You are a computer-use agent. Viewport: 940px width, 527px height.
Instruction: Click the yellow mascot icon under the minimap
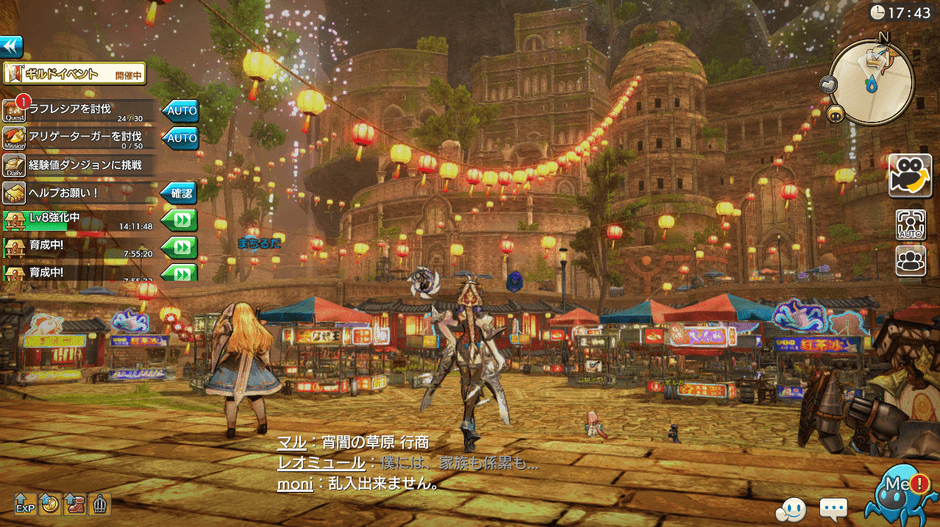tap(834, 113)
